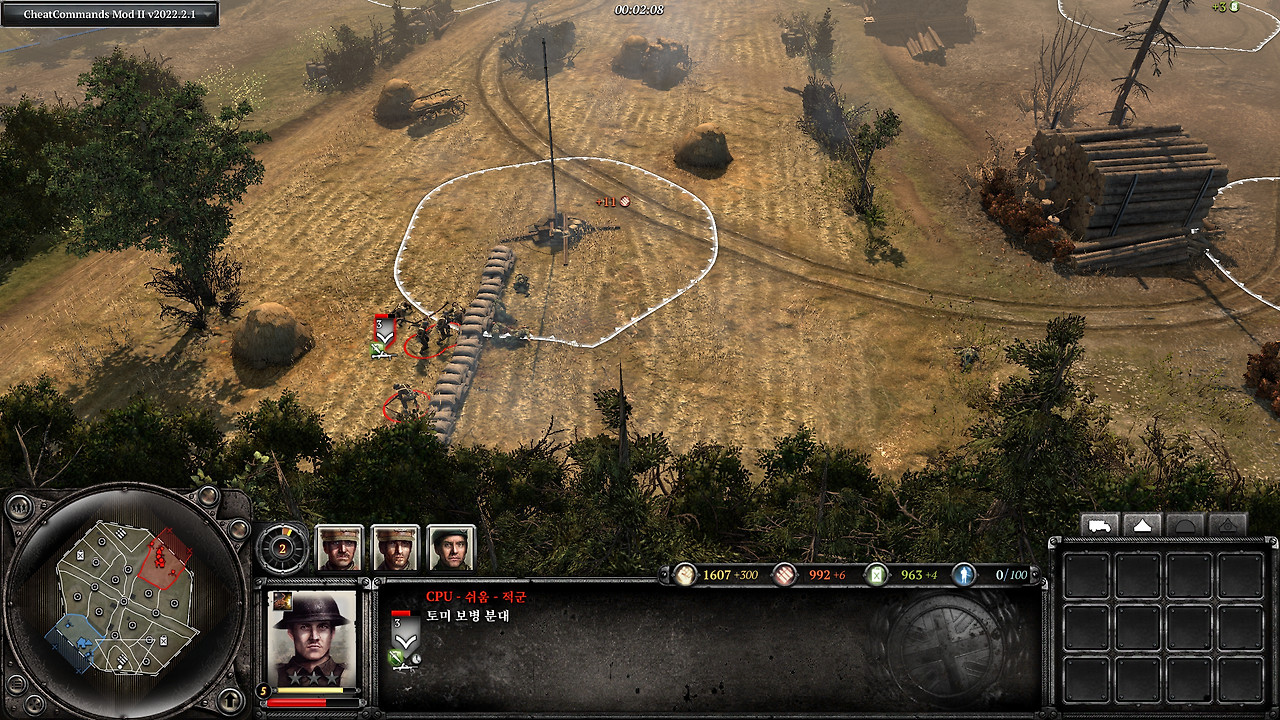
Task: Open the command points dial showing 2
Action: coord(282,547)
